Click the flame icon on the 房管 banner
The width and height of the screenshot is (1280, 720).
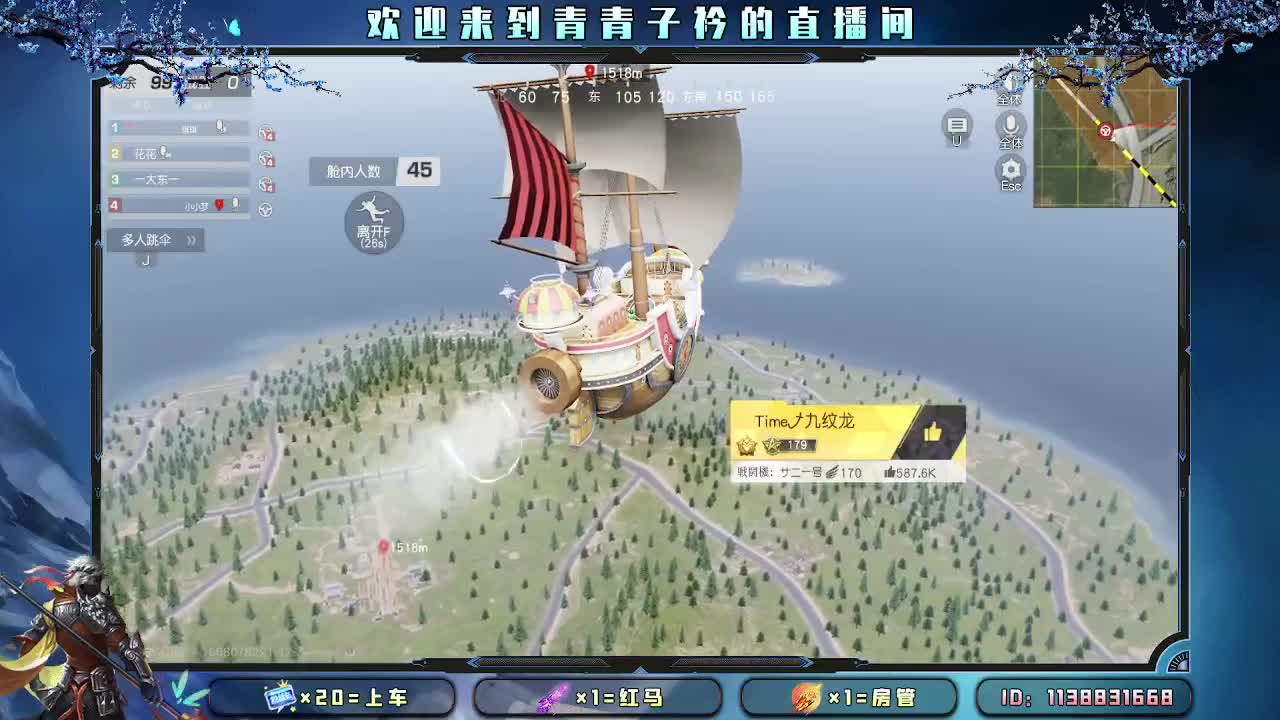pos(805,698)
